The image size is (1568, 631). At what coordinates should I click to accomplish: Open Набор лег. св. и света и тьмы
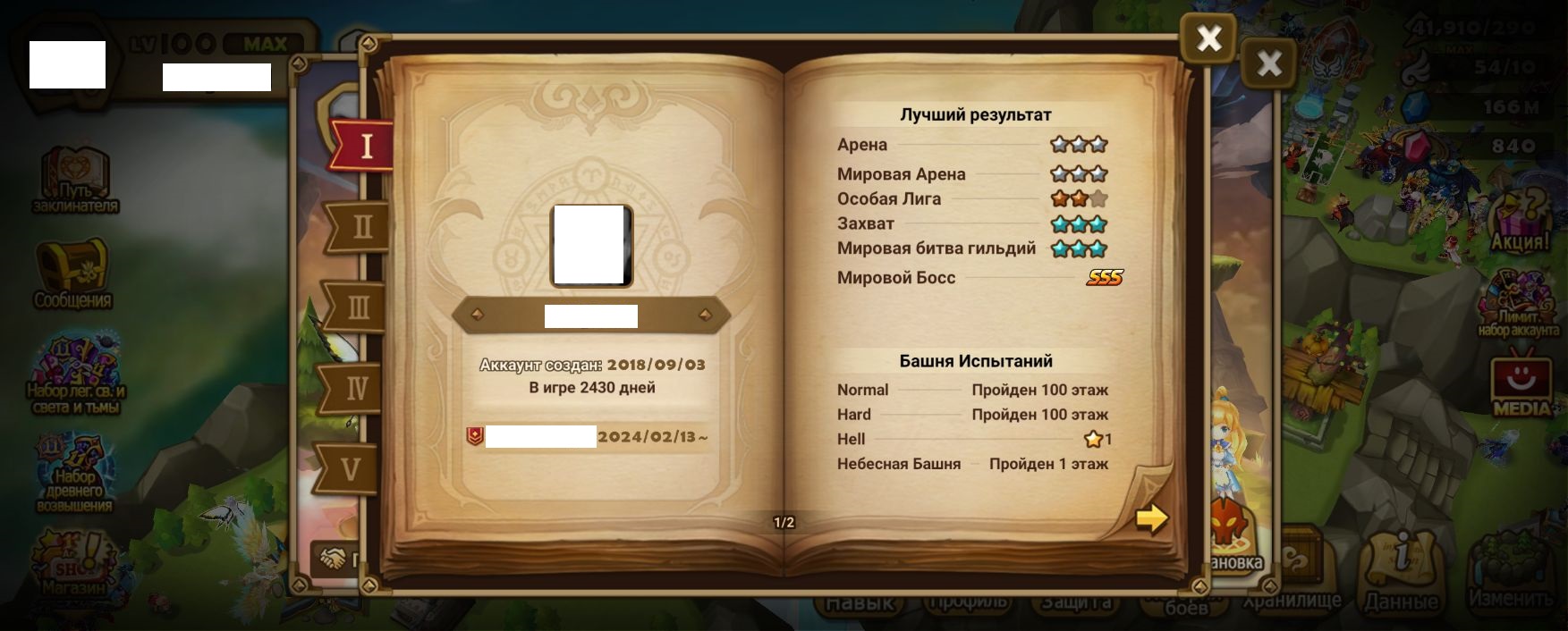coord(75,376)
